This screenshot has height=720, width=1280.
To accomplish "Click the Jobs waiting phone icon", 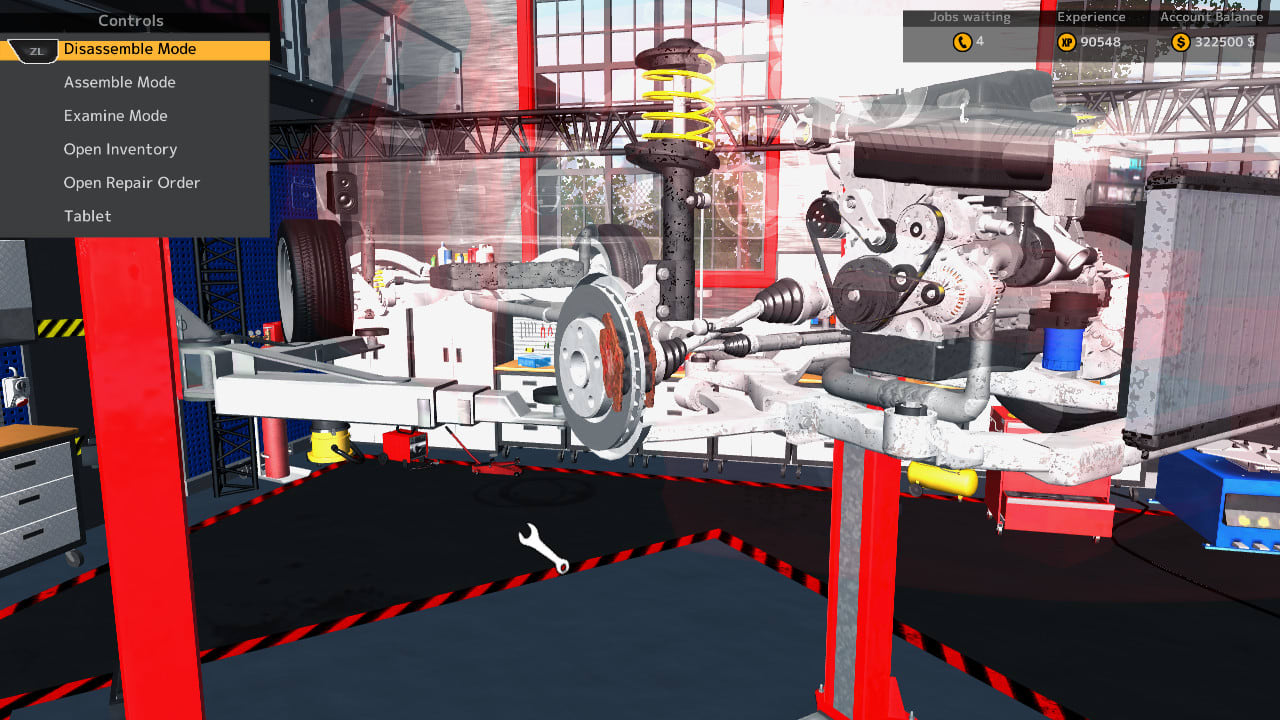I will 962,42.
